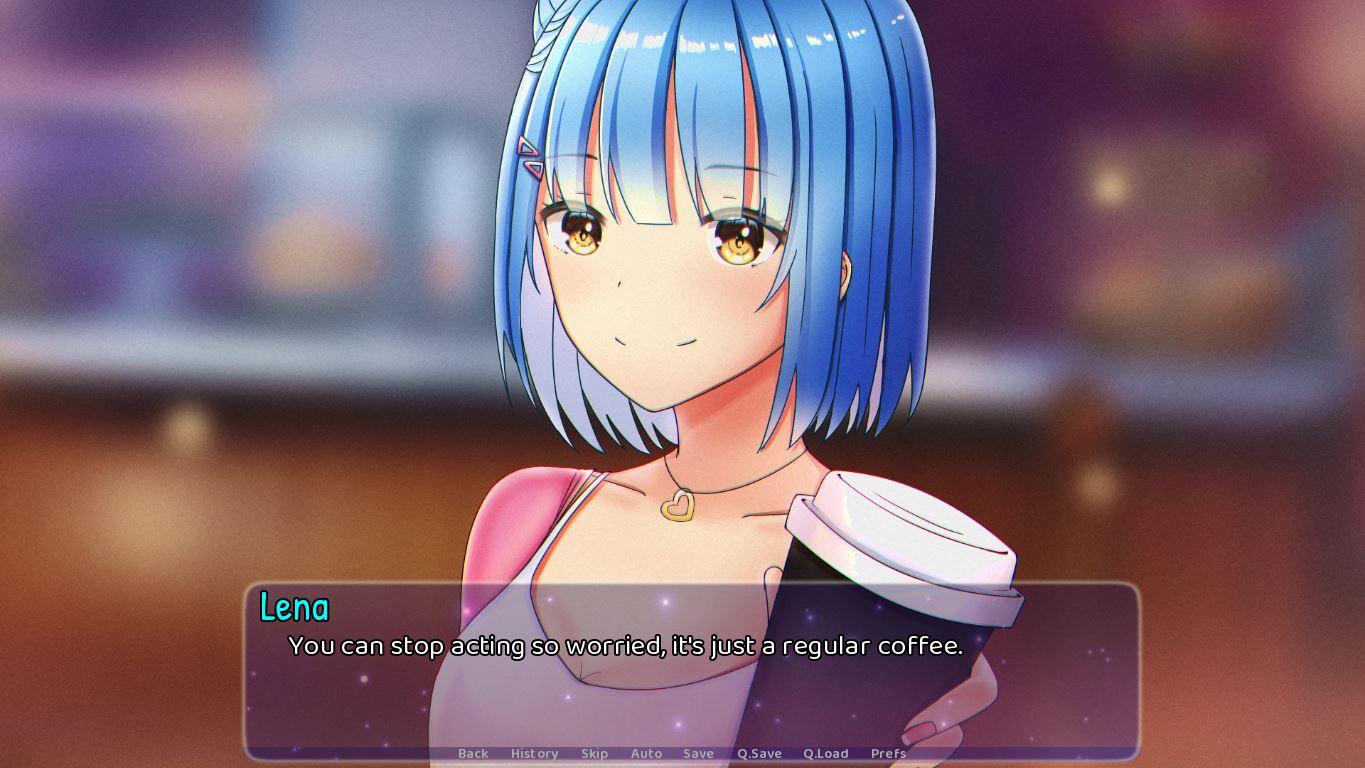The width and height of the screenshot is (1365, 768).
Task: Open the dialogue History log
Action: (534, 753)
